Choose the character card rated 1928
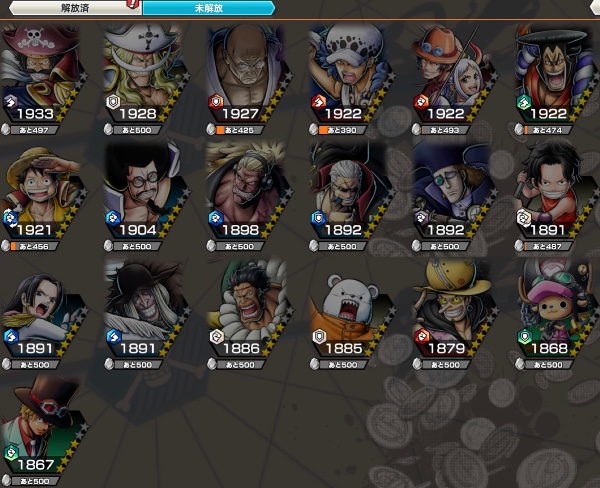 [x=145, y=75]
